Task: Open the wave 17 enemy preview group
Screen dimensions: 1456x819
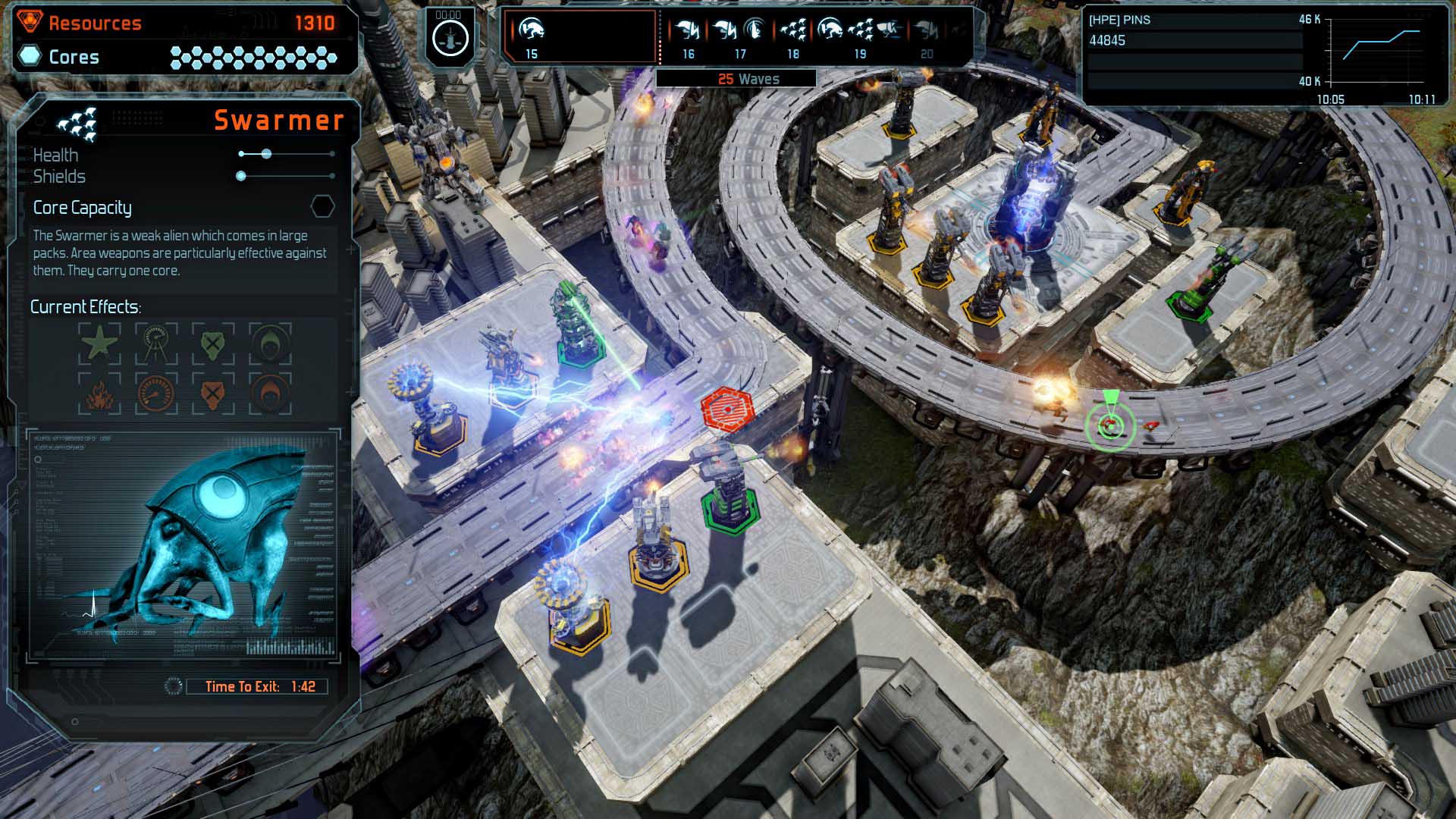Action: tap(737, 30)
